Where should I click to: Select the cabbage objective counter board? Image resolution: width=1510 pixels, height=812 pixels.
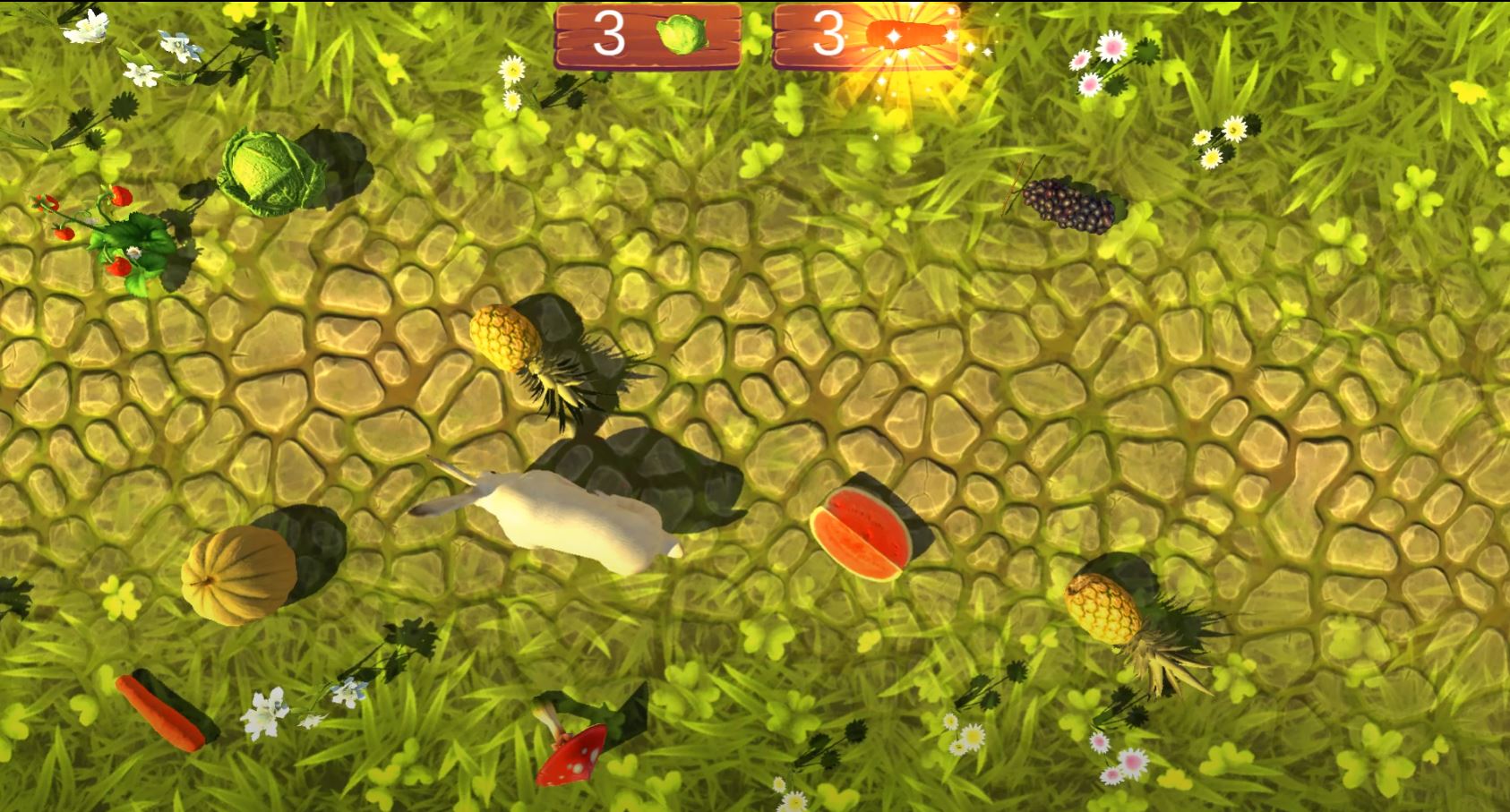[647, 36]
